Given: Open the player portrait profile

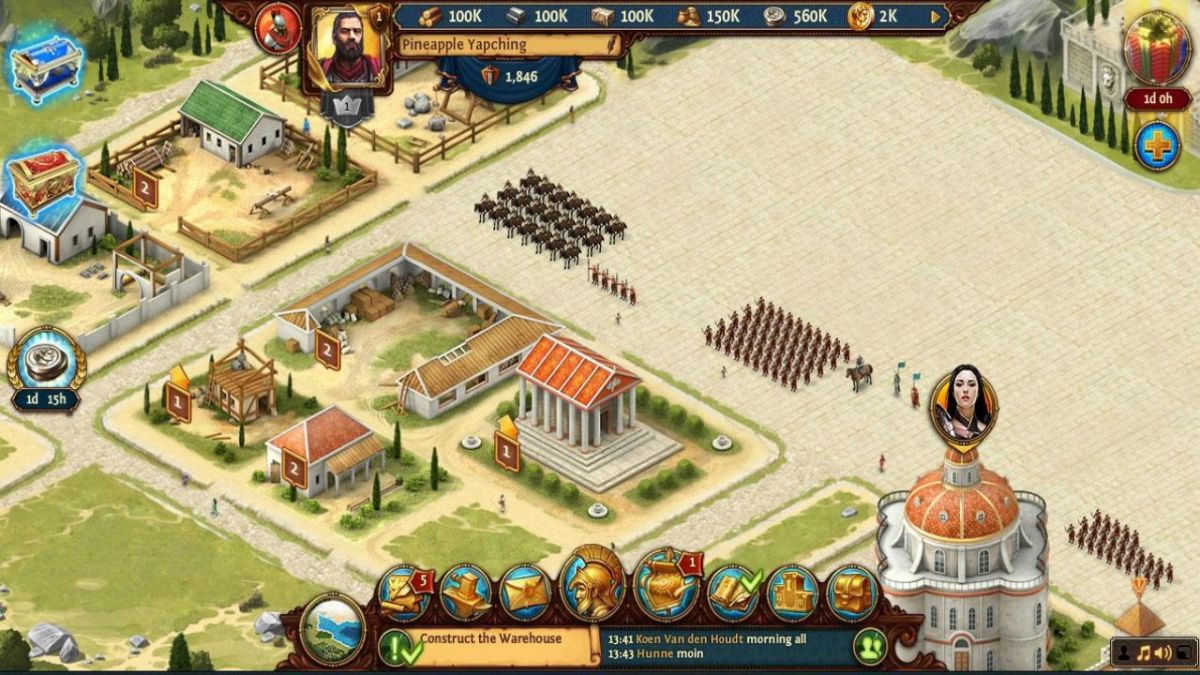Looking at the screenshot, I should coord(349,46).
